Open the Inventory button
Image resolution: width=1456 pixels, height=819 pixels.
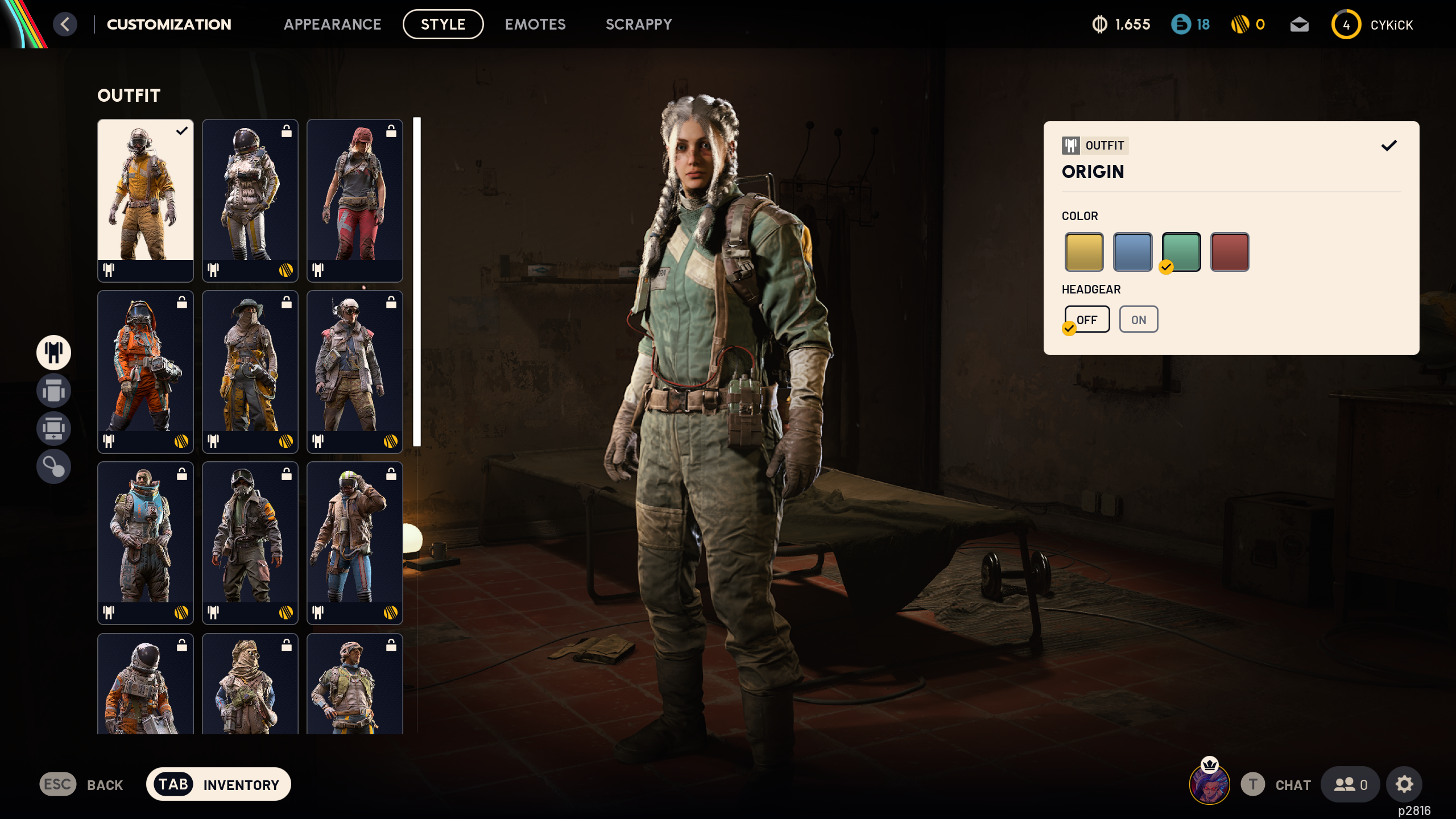tap(218, 784)
